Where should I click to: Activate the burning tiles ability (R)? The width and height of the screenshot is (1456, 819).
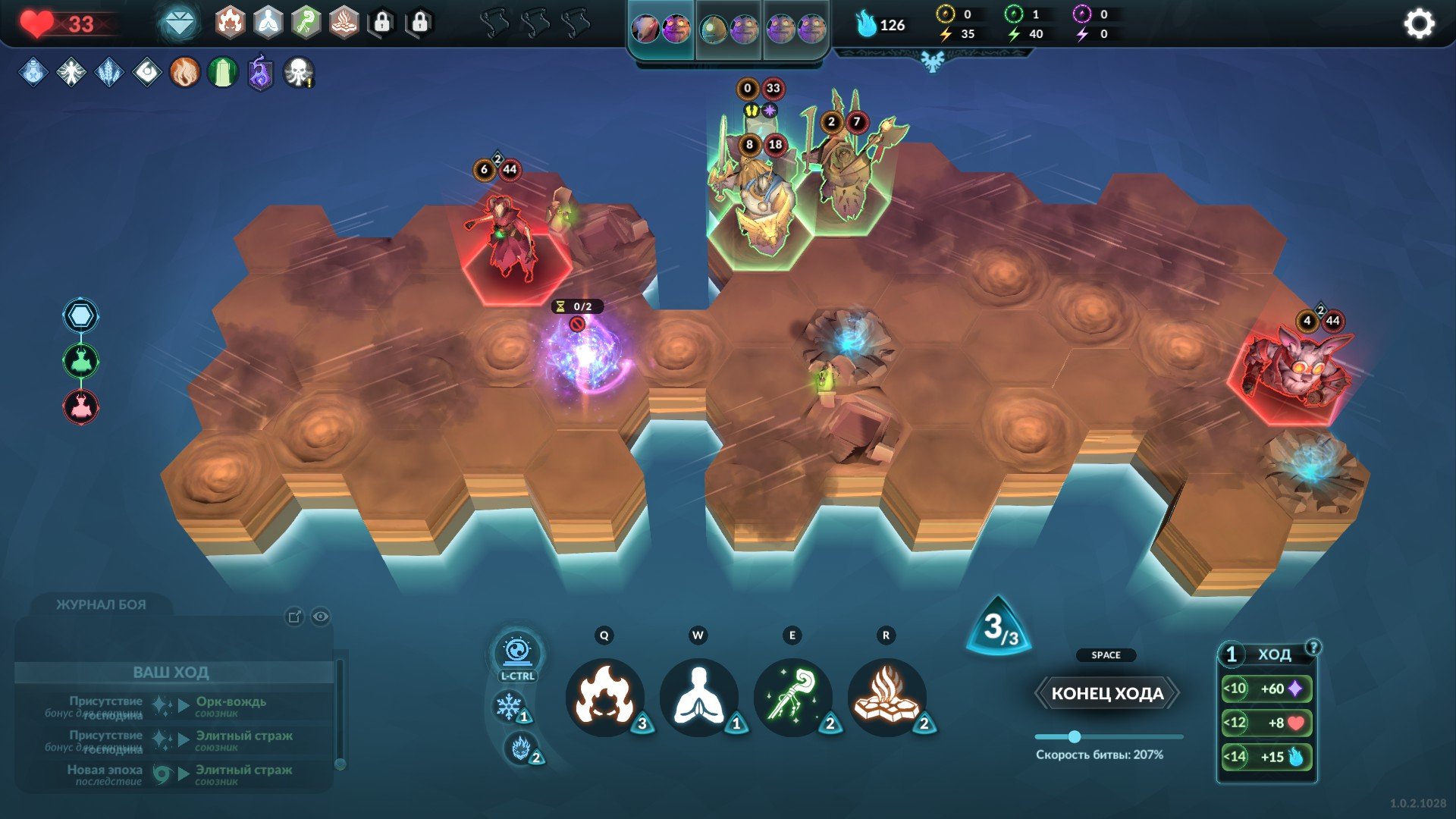coord(886,697)
